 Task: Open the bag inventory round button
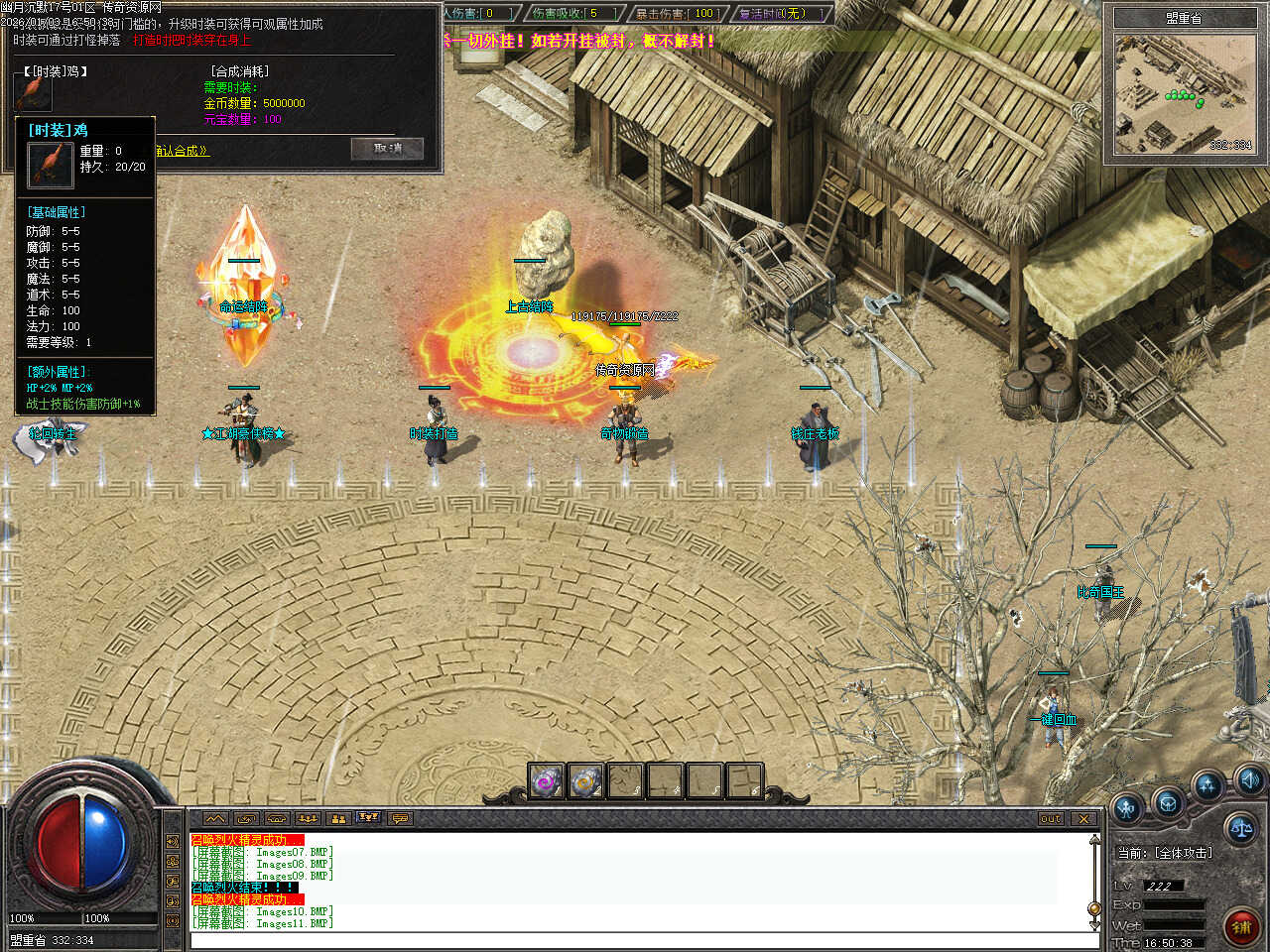pyautogui.click(x=1168, y=802)
